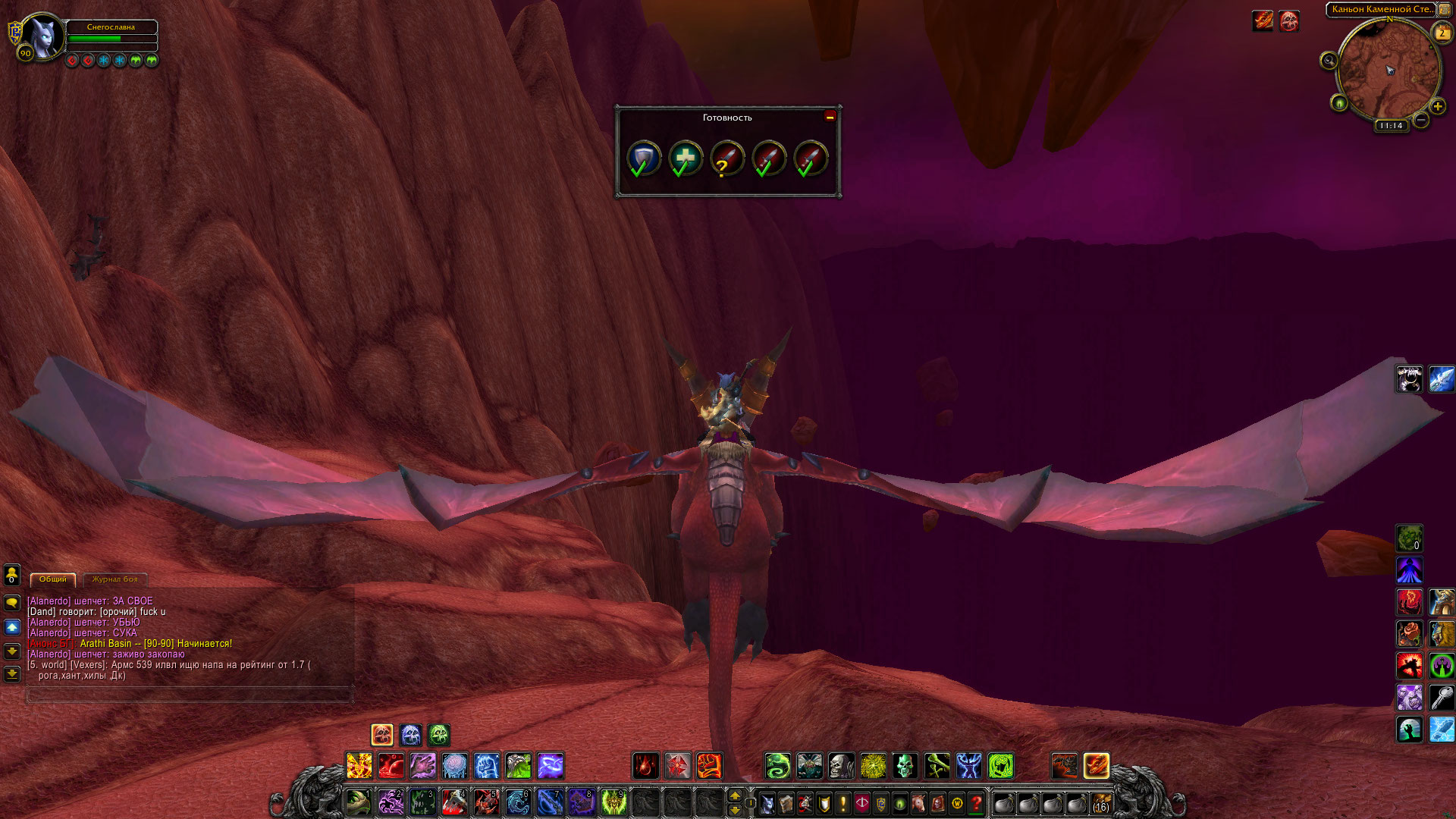Zoom out on the minimap

tap(1421, 120)
